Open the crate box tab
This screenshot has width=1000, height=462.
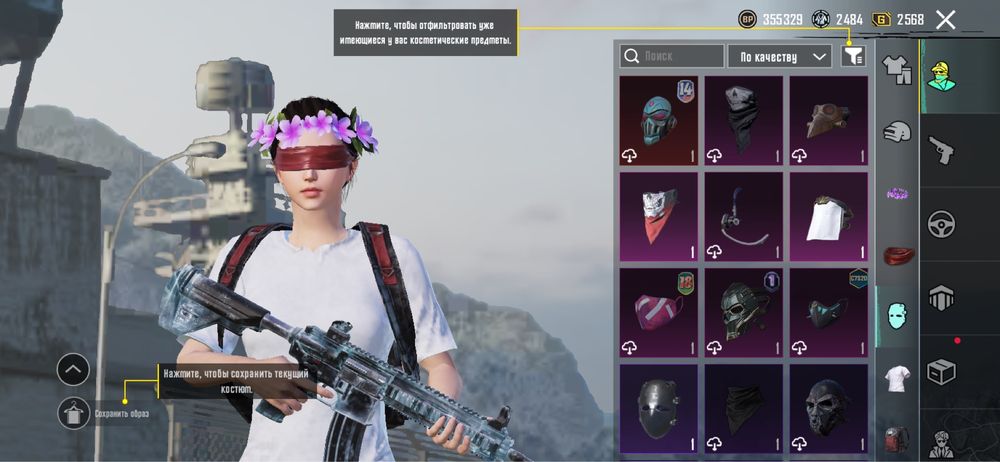pos(940,371)
